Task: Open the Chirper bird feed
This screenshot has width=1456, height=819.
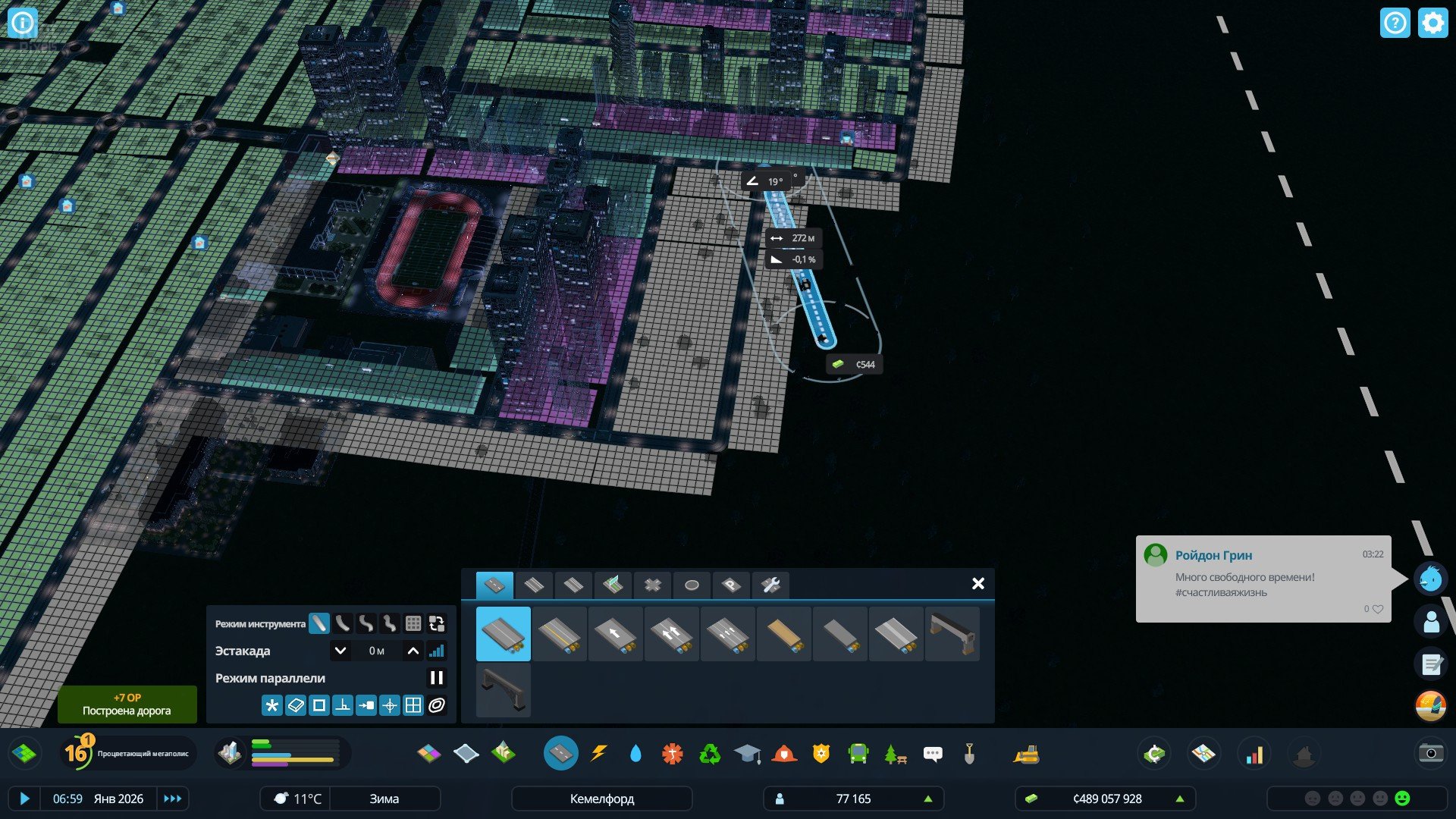Action: [x=1431, y=579]
